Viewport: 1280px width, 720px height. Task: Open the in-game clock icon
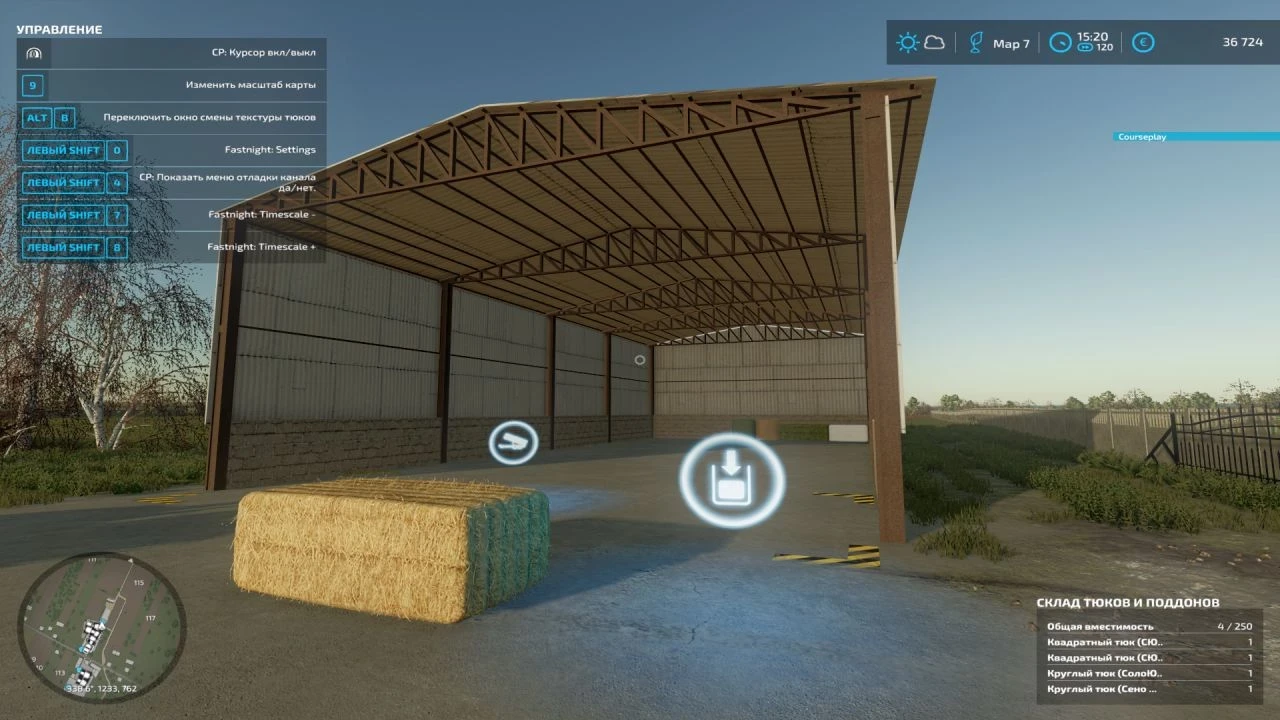(x=1060, y=42)
